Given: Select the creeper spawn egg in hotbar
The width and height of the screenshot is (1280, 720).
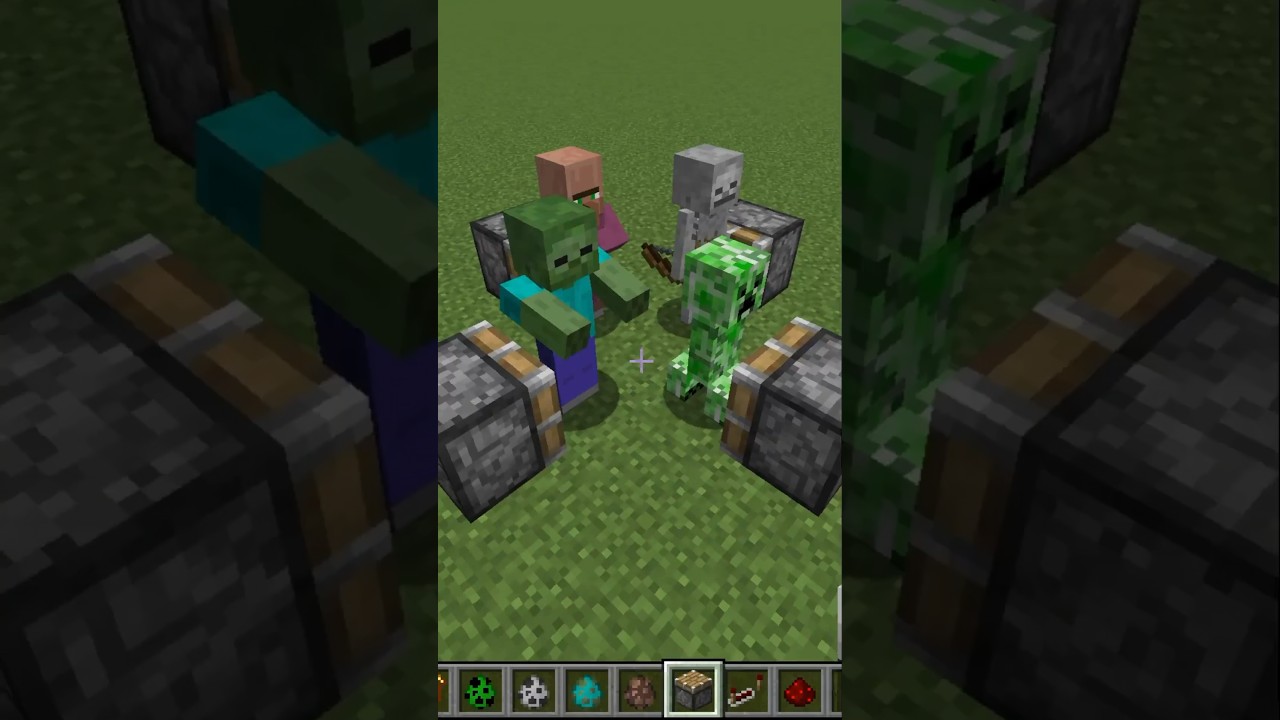Looking at the screenshot, I should point(481,690).
